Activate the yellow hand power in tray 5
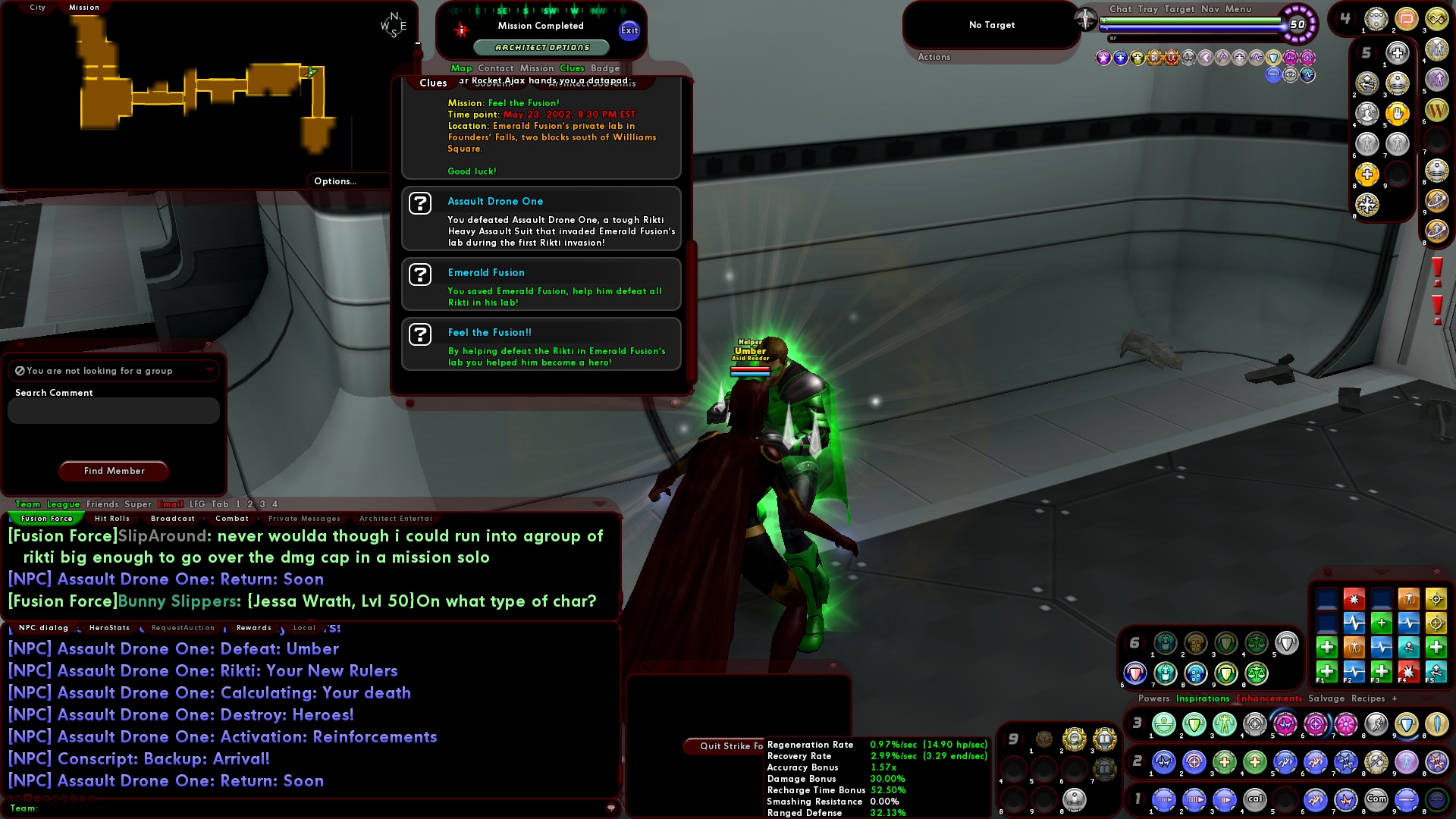 coord(1398,114)
